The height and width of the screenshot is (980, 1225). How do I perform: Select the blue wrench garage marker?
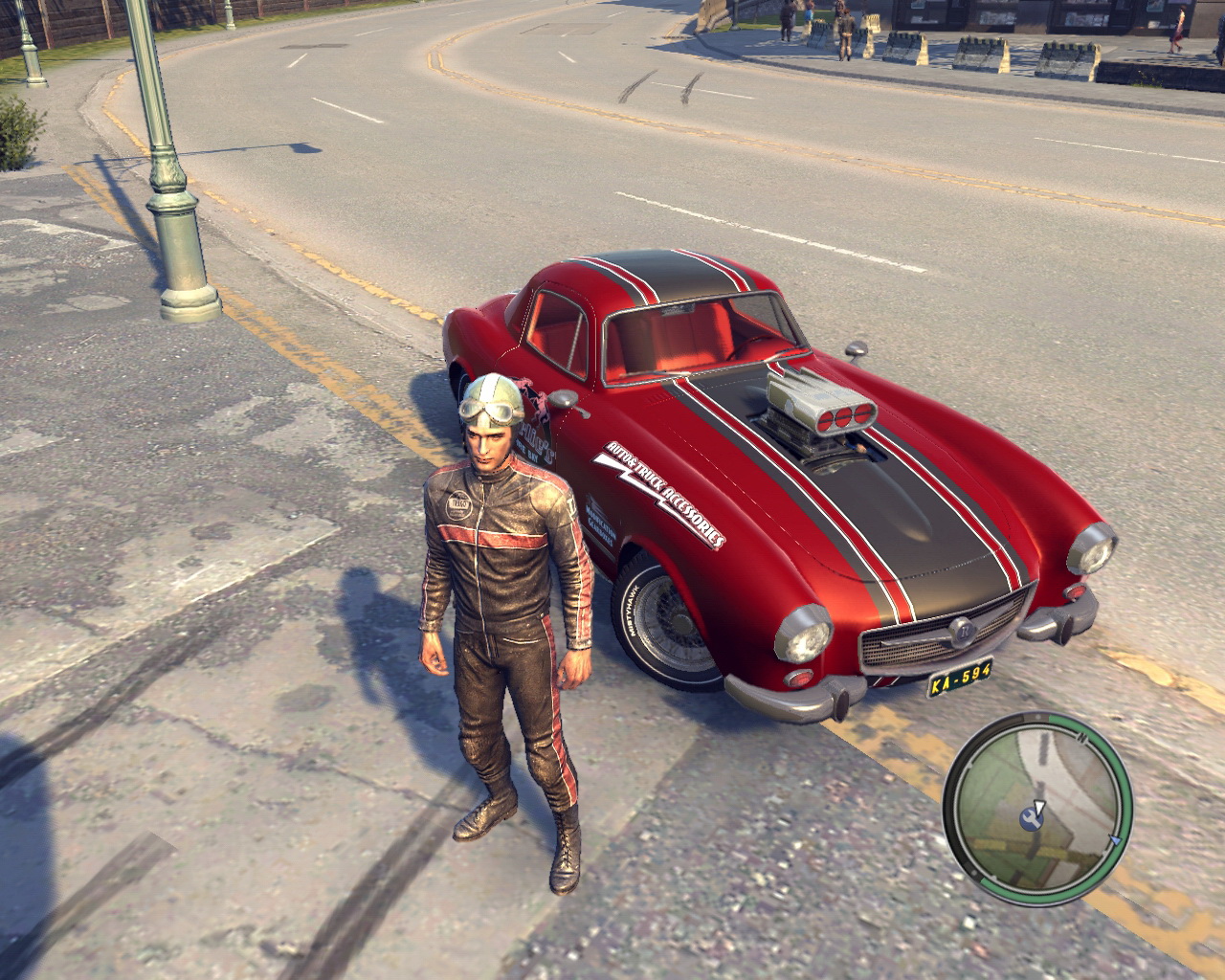1031,816
